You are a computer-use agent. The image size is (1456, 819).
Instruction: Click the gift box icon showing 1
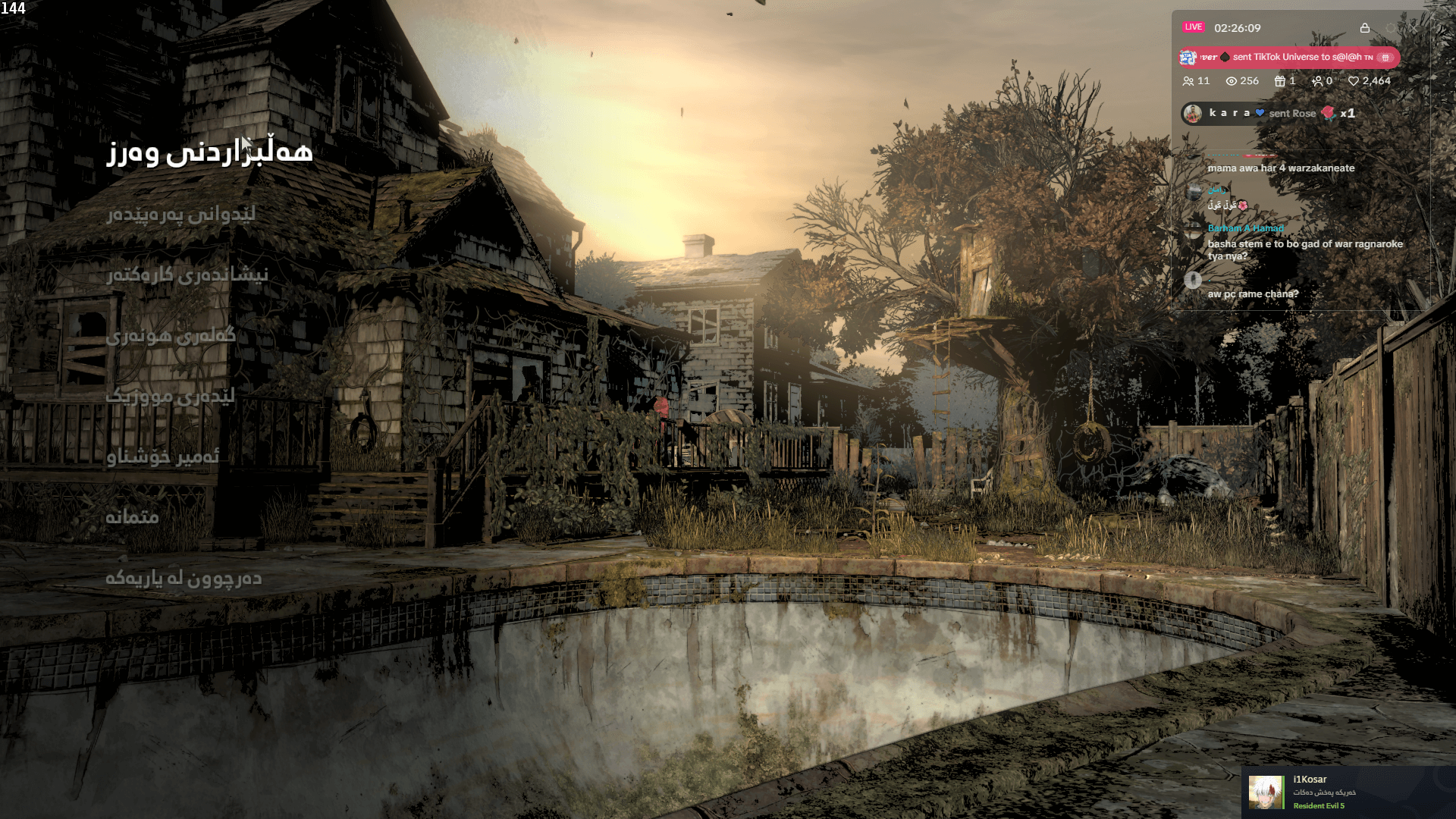pyautogui.click(x=1279, y=82)
